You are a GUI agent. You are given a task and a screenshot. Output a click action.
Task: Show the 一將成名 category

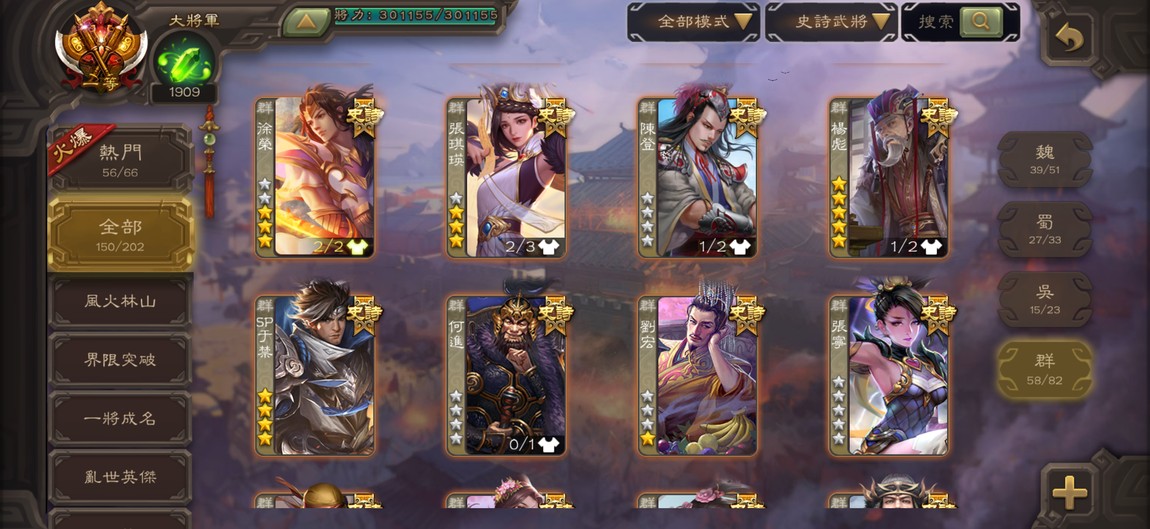tap(120, 418)
